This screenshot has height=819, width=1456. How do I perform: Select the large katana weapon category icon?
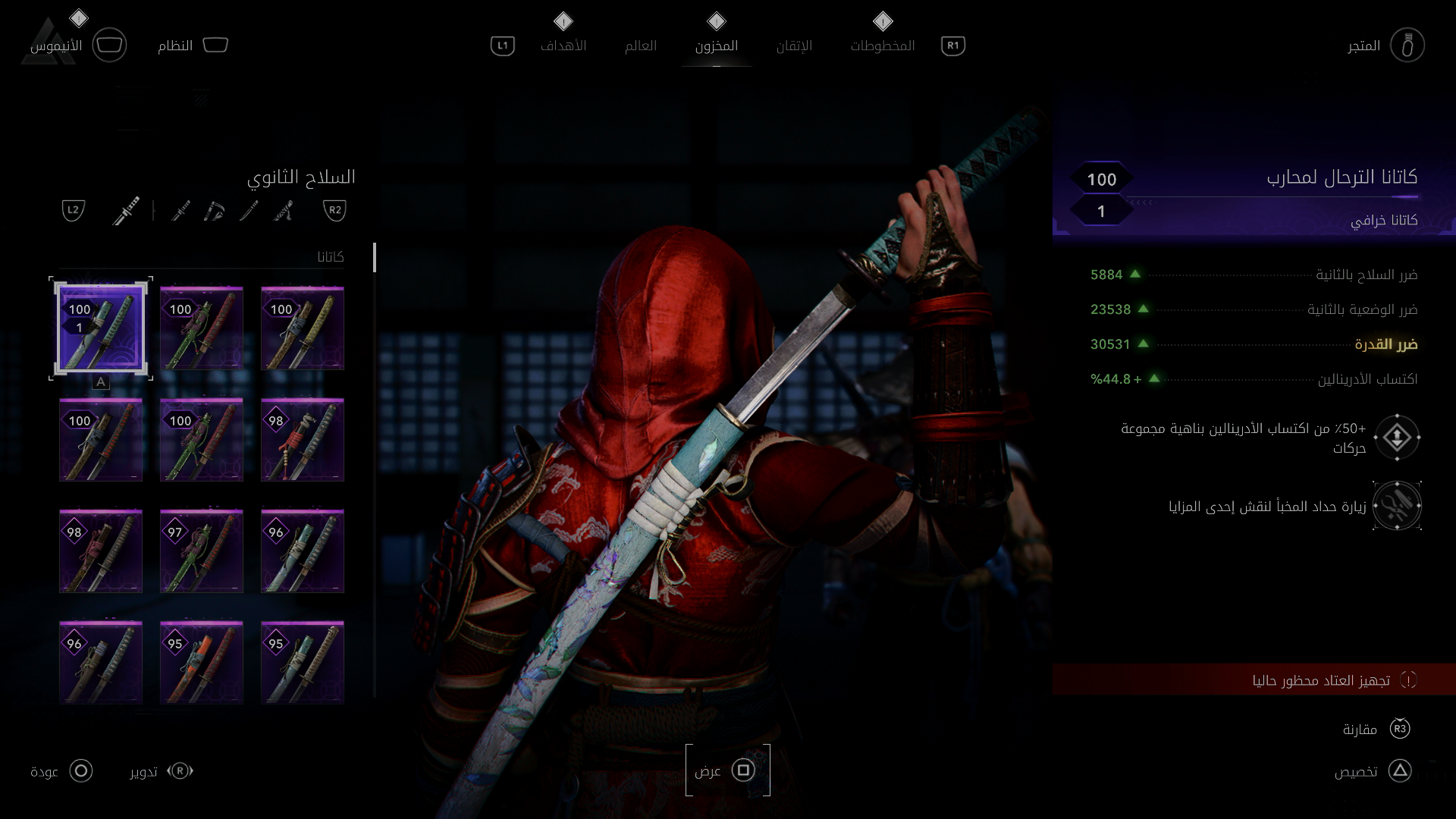click(x=127, y=210)
